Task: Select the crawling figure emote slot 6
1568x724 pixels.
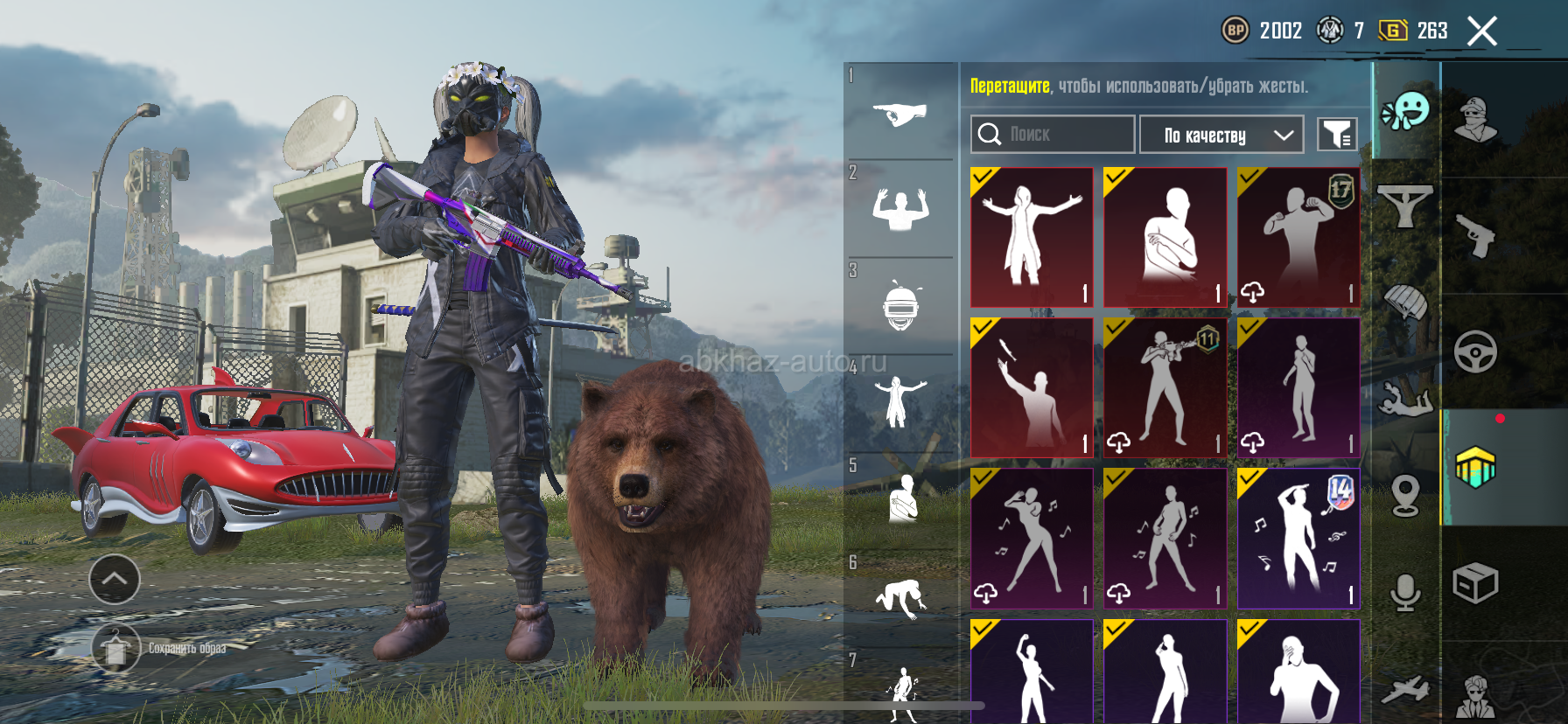Action: (x=899, y=599)
